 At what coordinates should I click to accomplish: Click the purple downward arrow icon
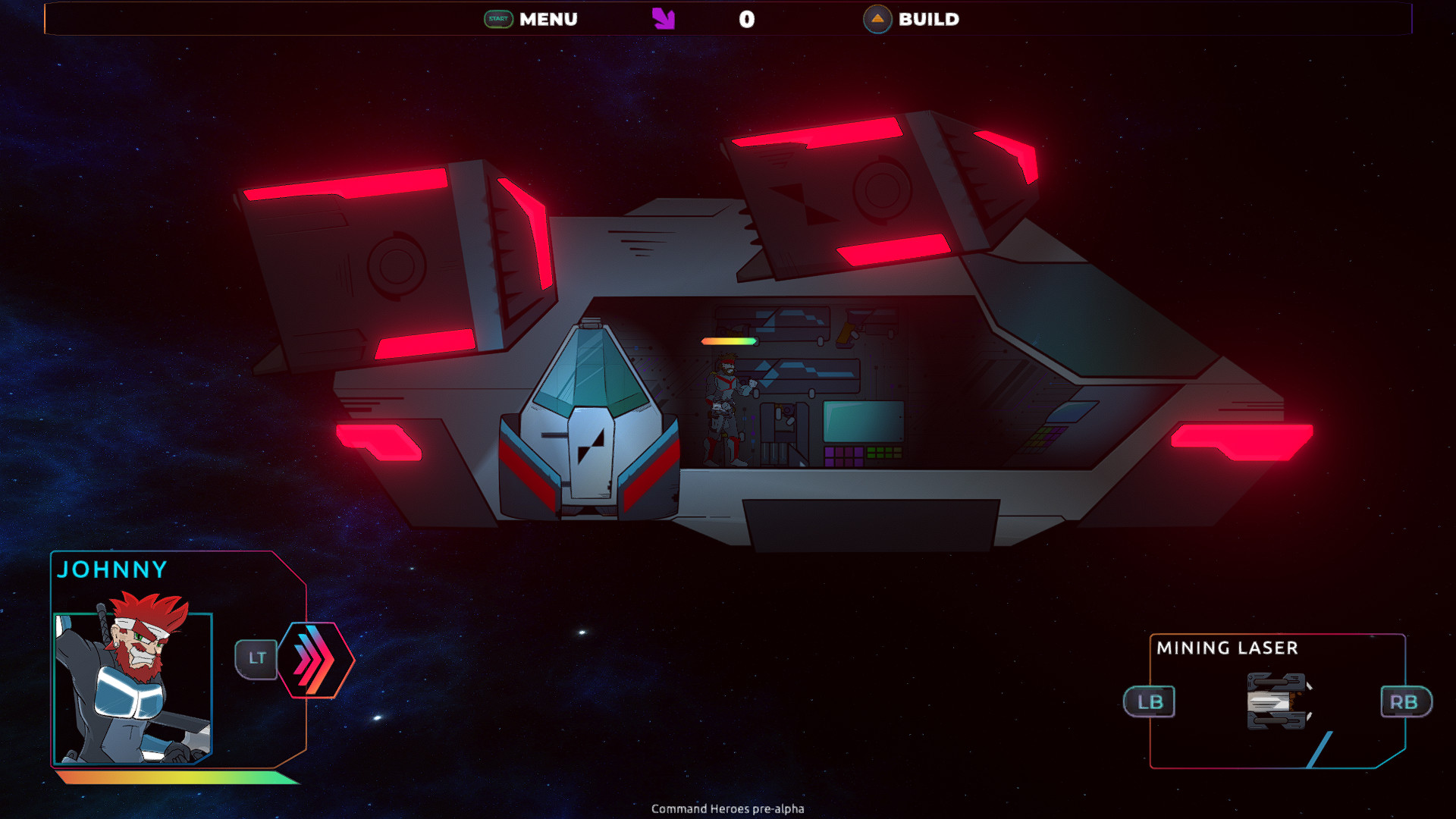click(x=663, y=18)
